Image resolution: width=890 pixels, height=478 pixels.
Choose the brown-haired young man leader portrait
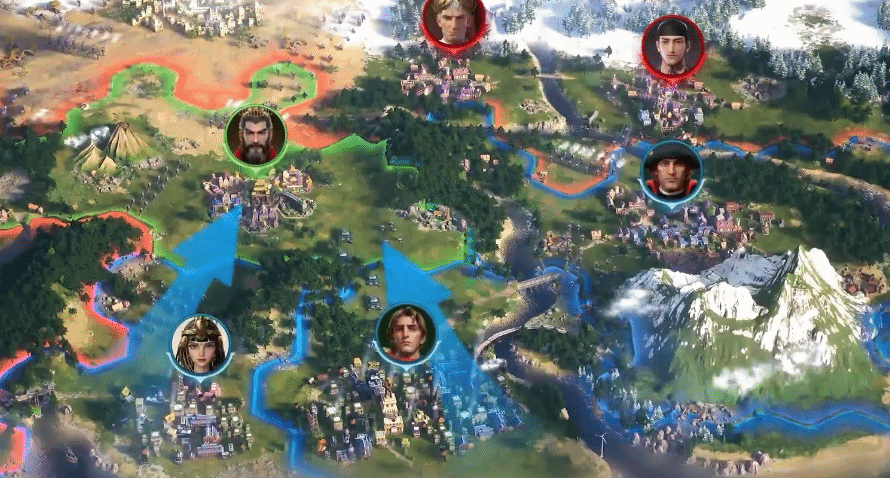(x=406, y=335)
